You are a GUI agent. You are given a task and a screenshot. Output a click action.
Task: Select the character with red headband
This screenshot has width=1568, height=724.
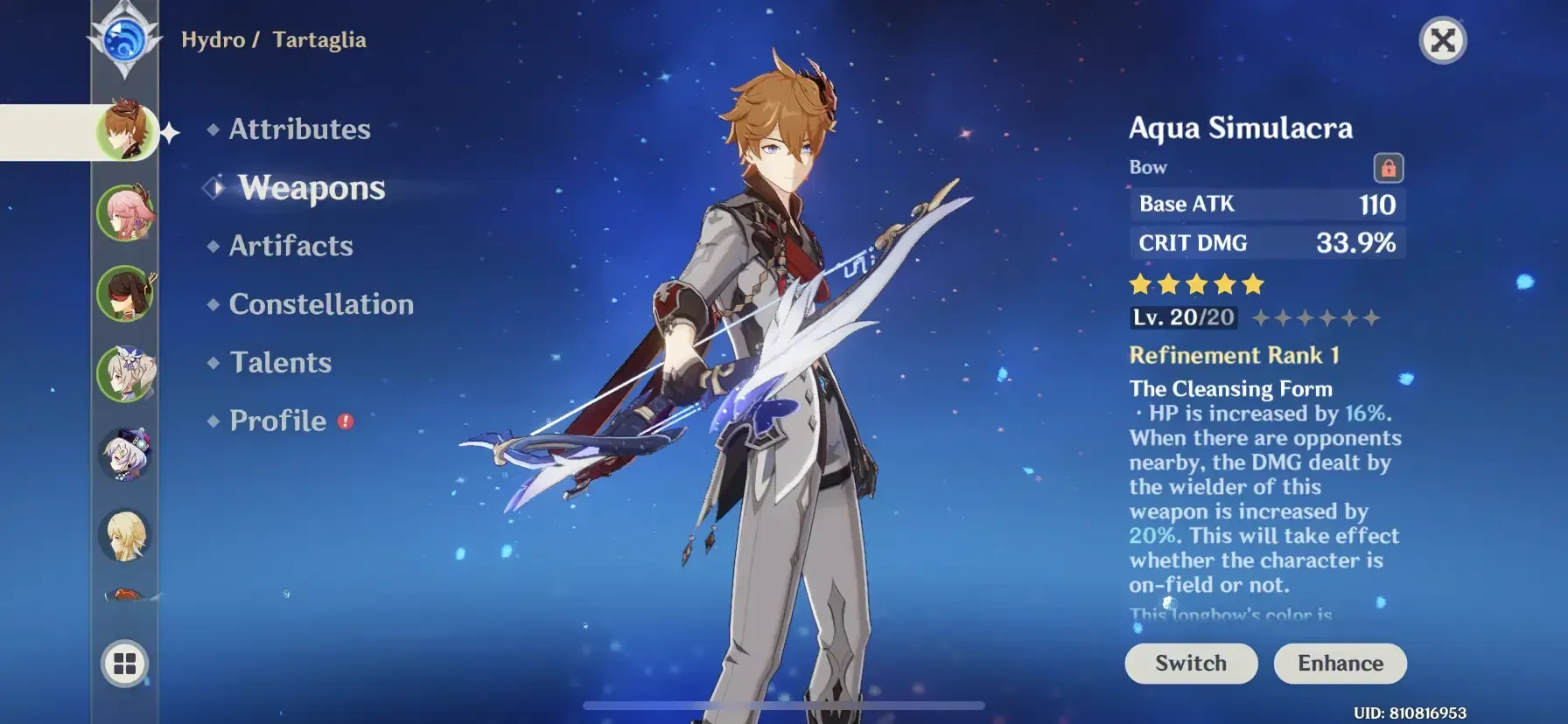click(125, 293)
